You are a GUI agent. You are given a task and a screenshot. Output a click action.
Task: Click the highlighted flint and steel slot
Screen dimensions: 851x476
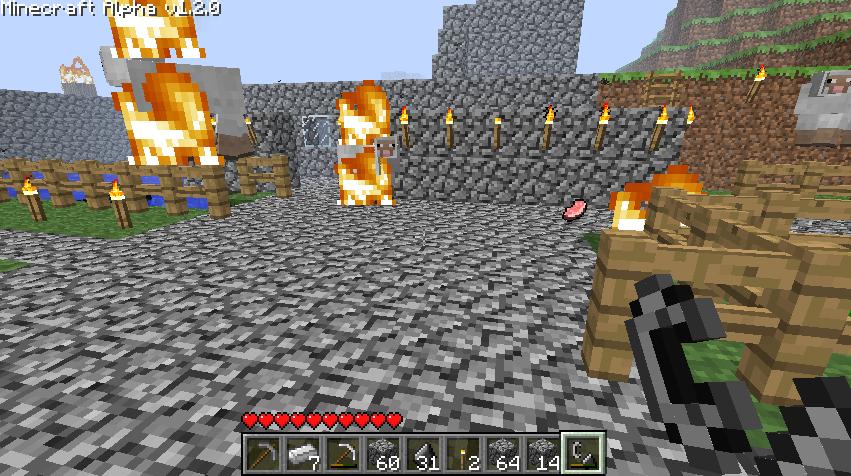[579, 453]
